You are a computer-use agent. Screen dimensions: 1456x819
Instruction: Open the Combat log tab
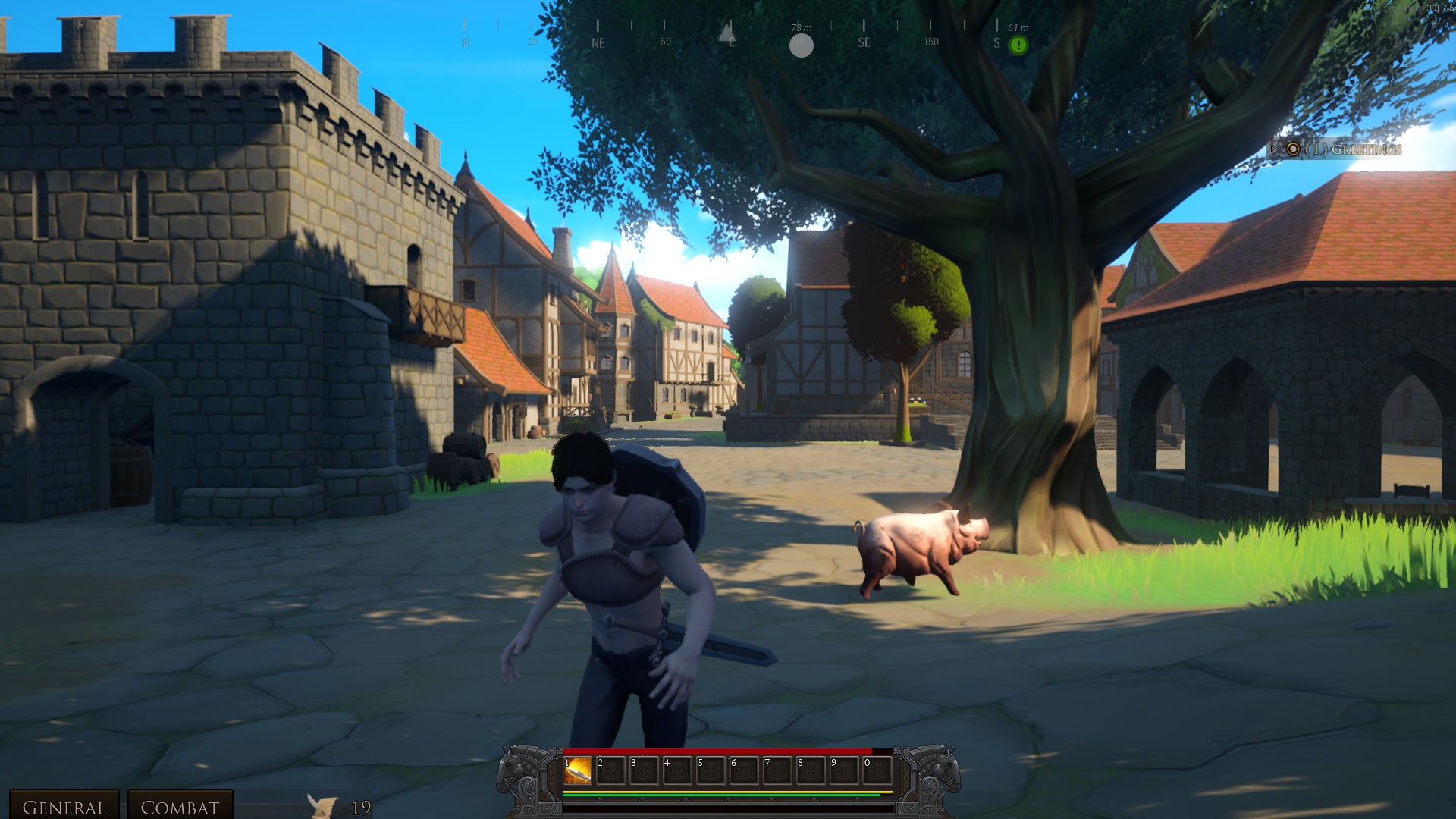180,807
